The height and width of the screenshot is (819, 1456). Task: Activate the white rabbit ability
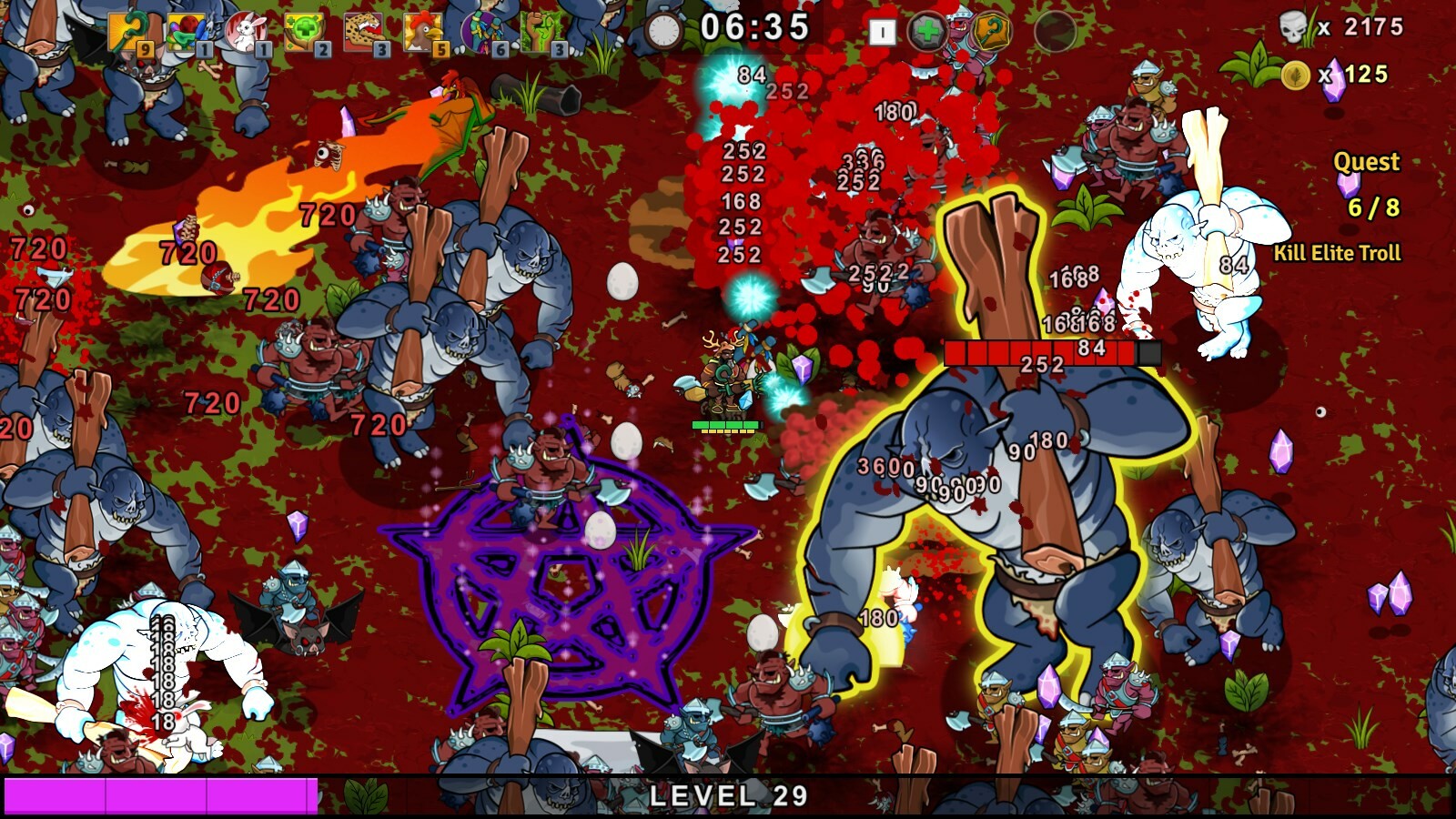[244, 32]
